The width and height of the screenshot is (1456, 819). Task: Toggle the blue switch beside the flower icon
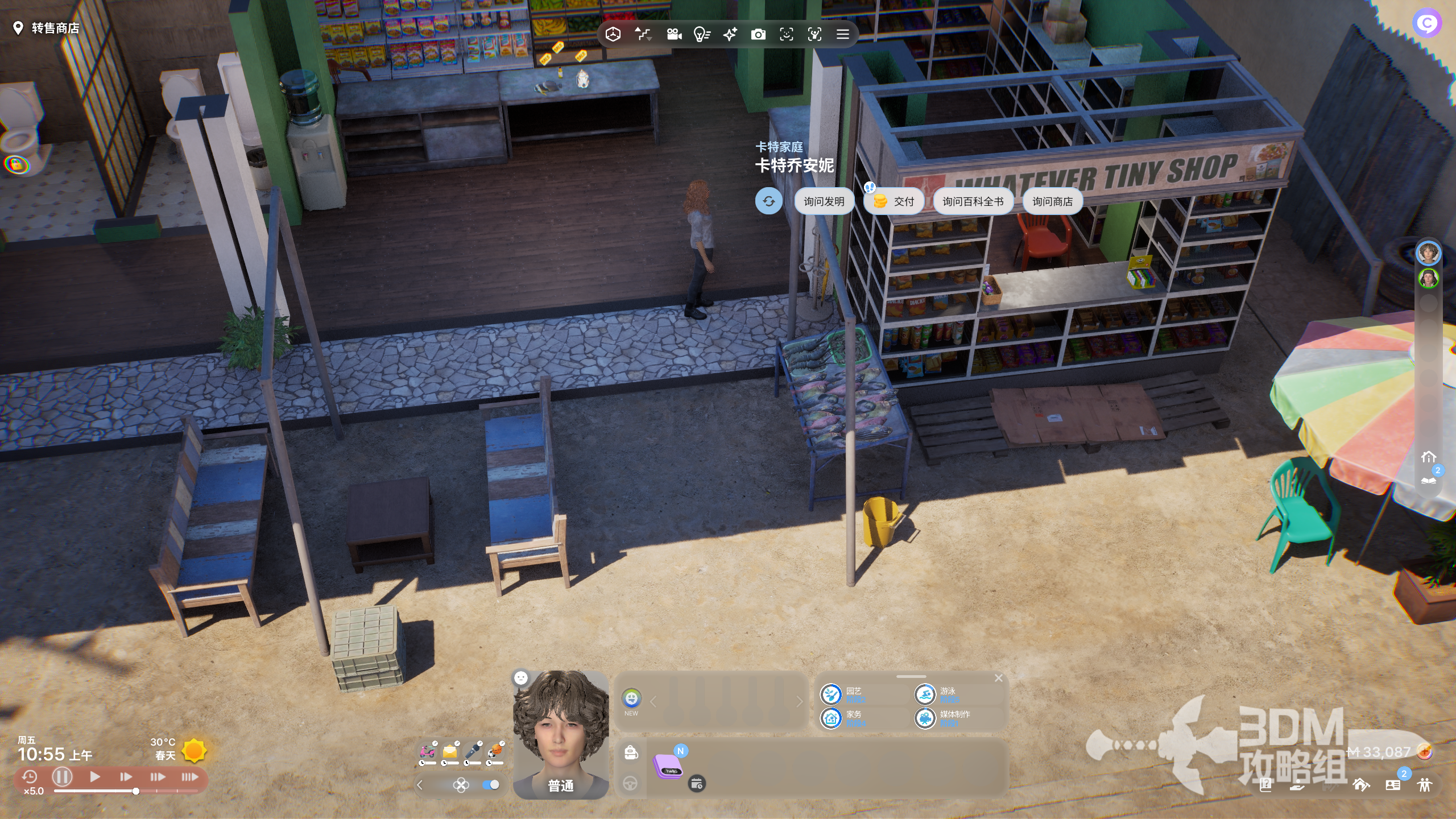click(490, 785)
